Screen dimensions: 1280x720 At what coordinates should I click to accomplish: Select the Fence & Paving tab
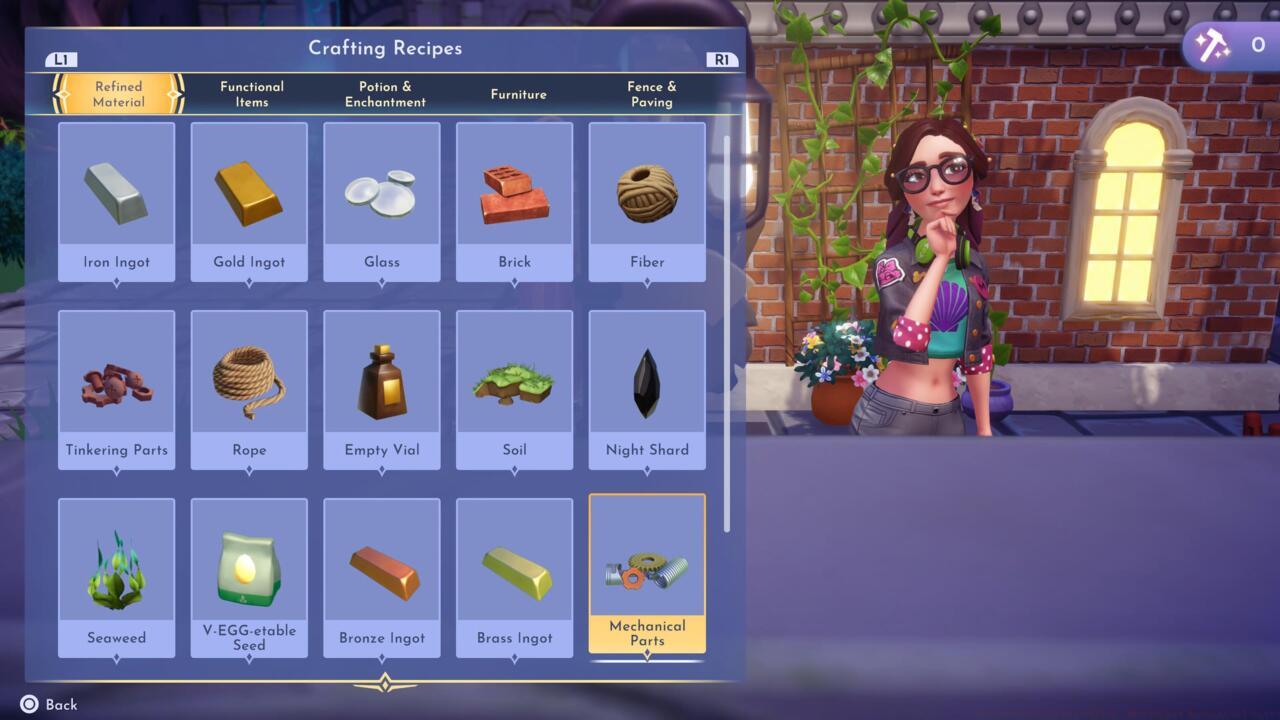[651, 94]
